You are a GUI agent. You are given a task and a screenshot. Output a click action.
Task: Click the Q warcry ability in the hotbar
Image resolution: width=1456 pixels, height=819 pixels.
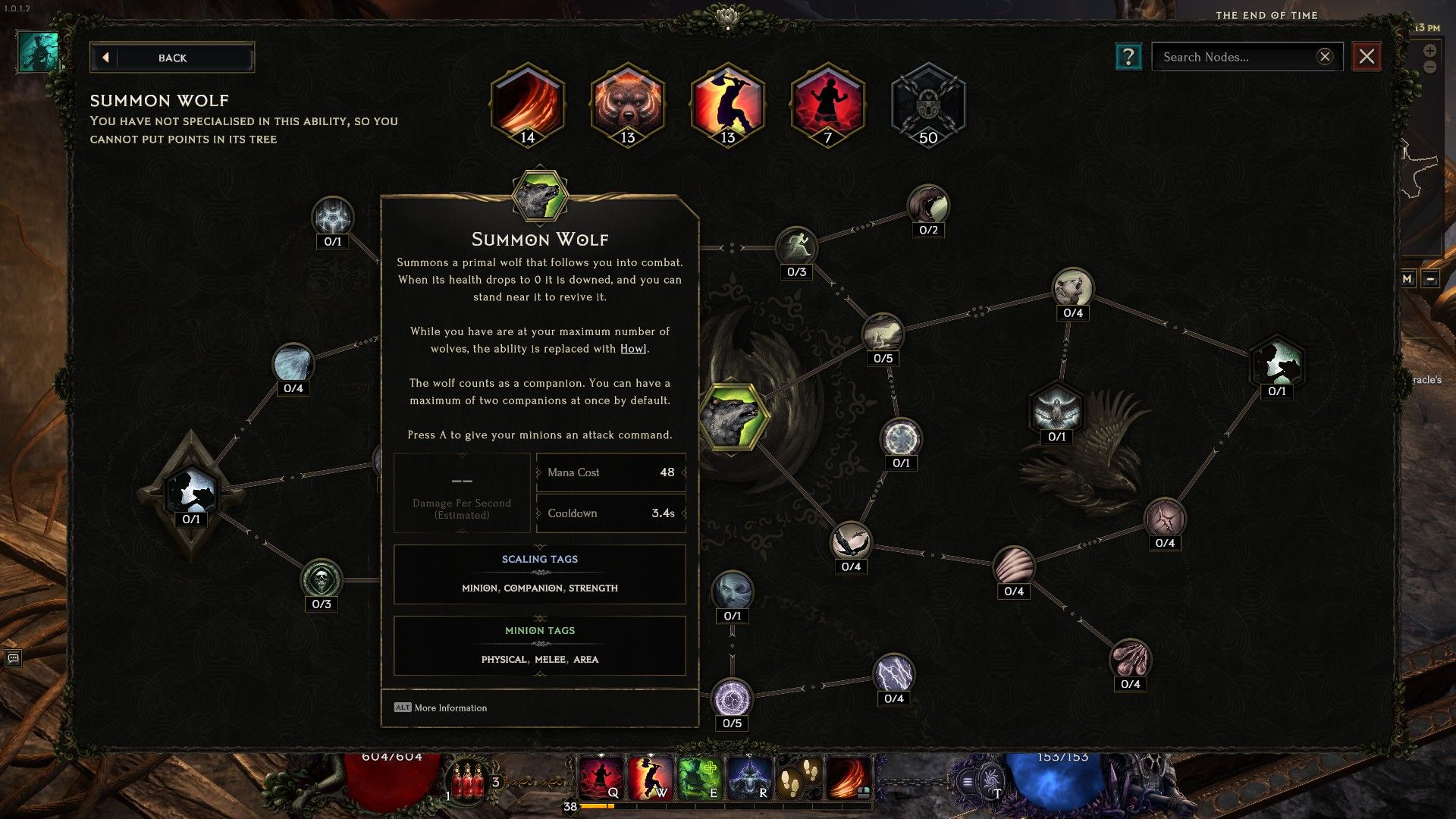click(600, 777)
